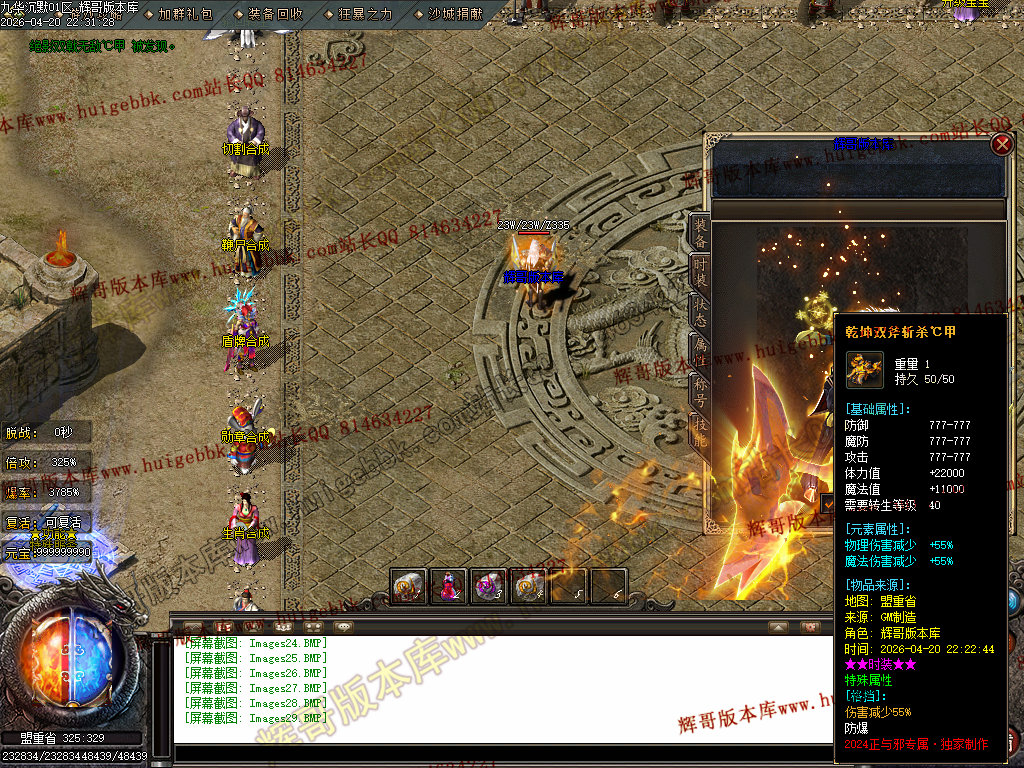Select the 狂暴之力 menu entry
This screenshot has height=768, width=1024.
[365, 14]
